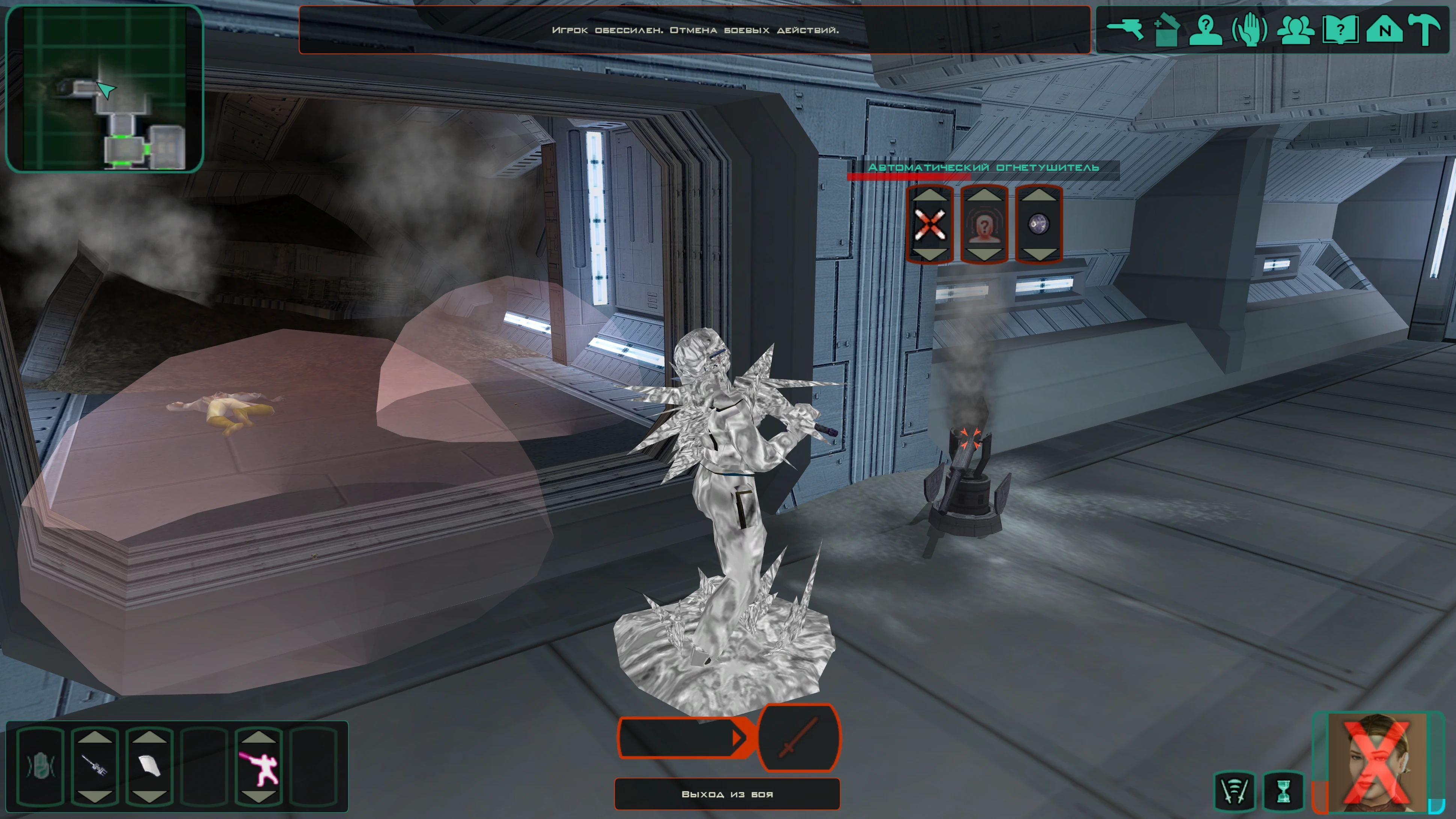Open the inventory box icon

[1165, 29]
